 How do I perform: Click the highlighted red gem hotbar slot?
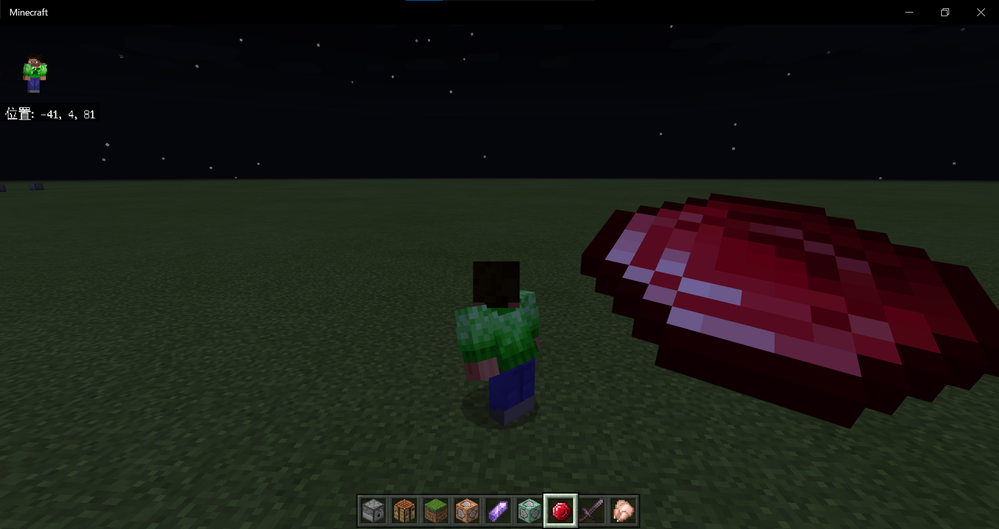560,510
